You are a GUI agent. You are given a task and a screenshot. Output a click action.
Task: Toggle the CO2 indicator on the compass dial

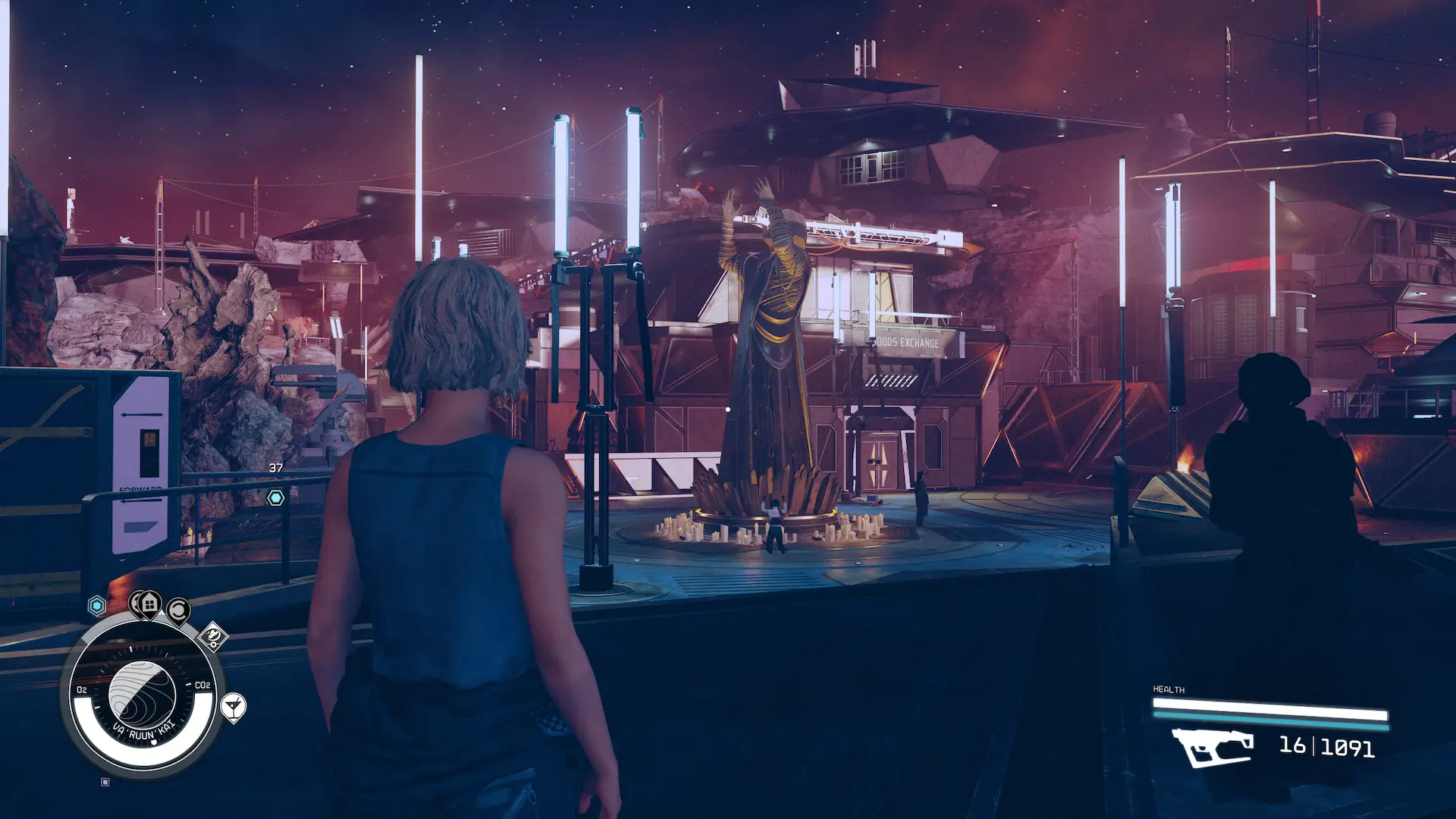[202, 685]
